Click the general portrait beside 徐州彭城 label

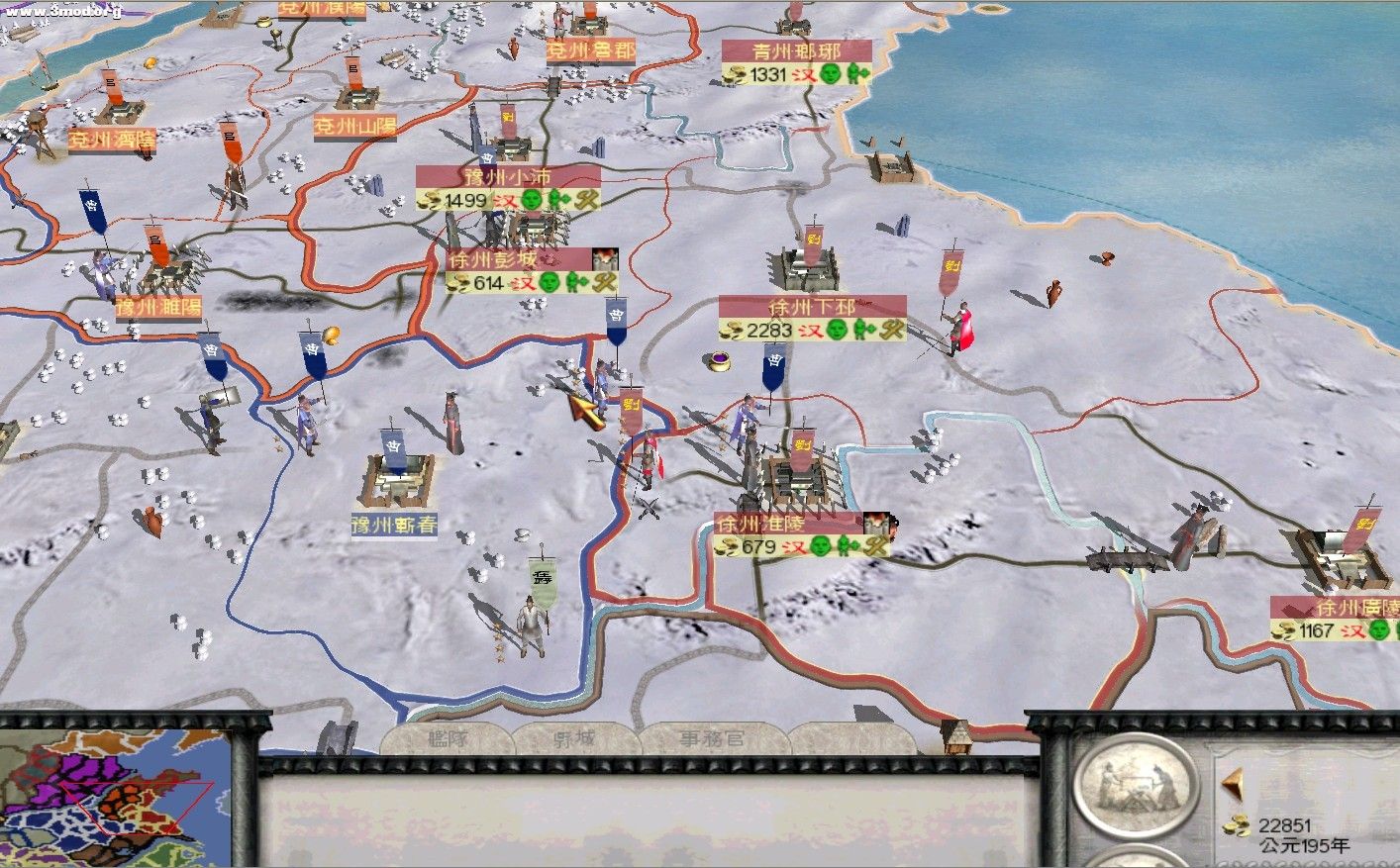[x=603, y=258]
